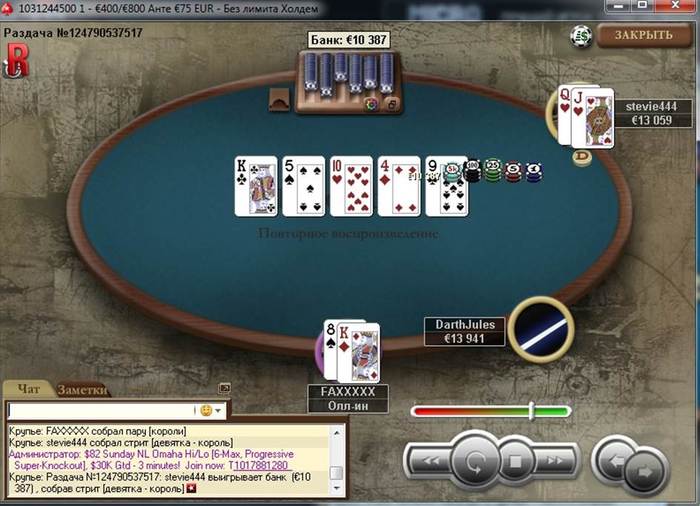
Task: Click the red R logo icon
Action: [17, 61]
